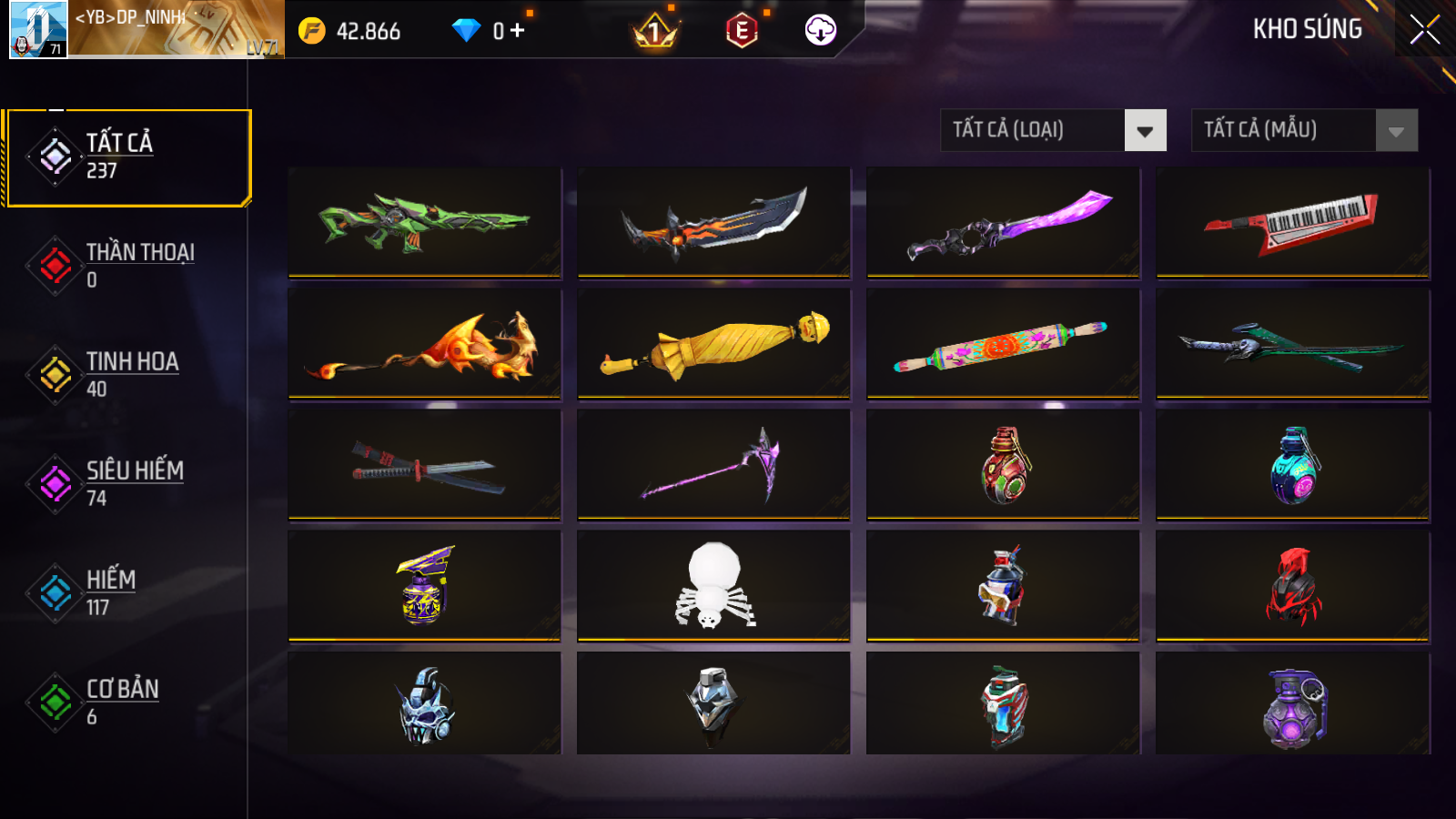
Task: Select the Tất Cả rarity tab
Action: [127, 157]
